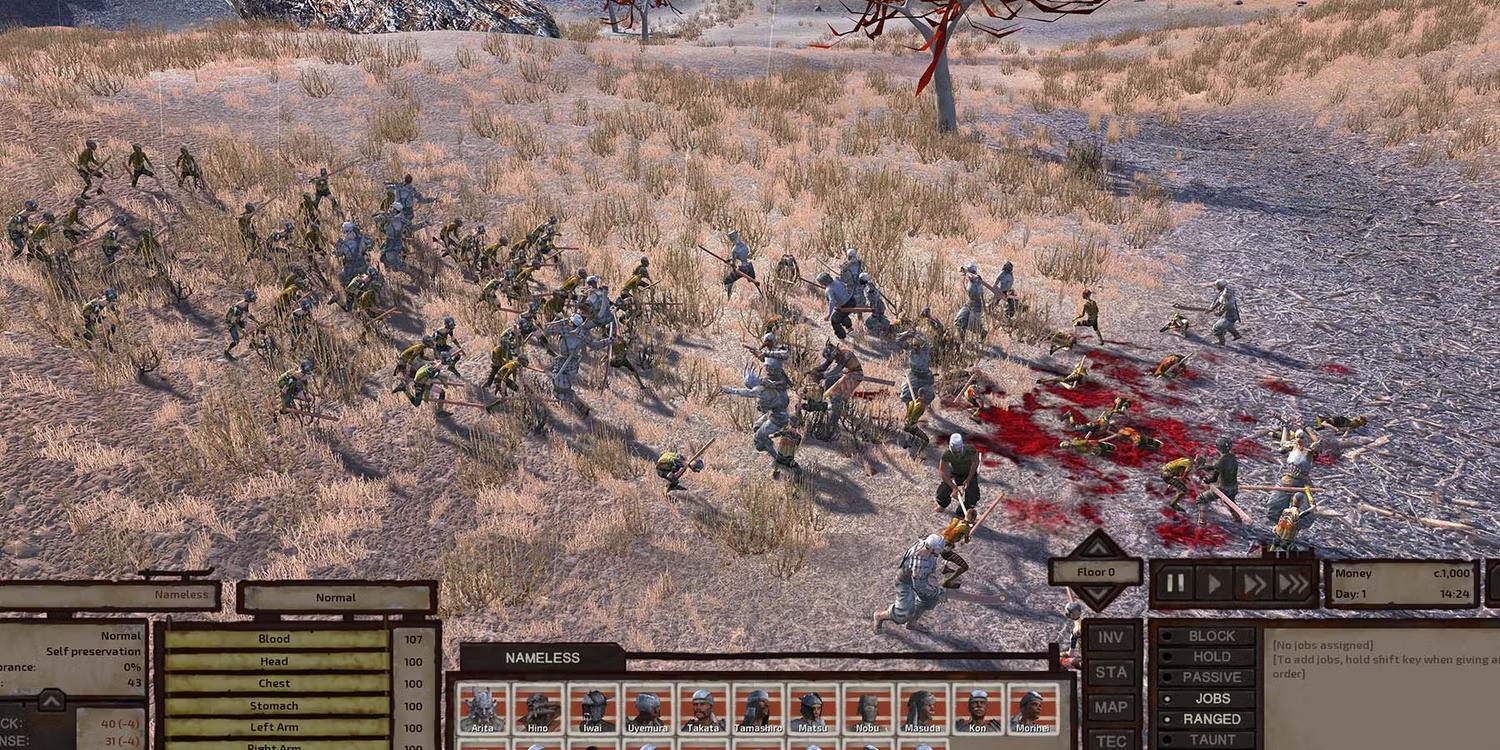Viewport: 1500px width, 750px height.
Task: Go down one floor level
Action: [1097, 597]
